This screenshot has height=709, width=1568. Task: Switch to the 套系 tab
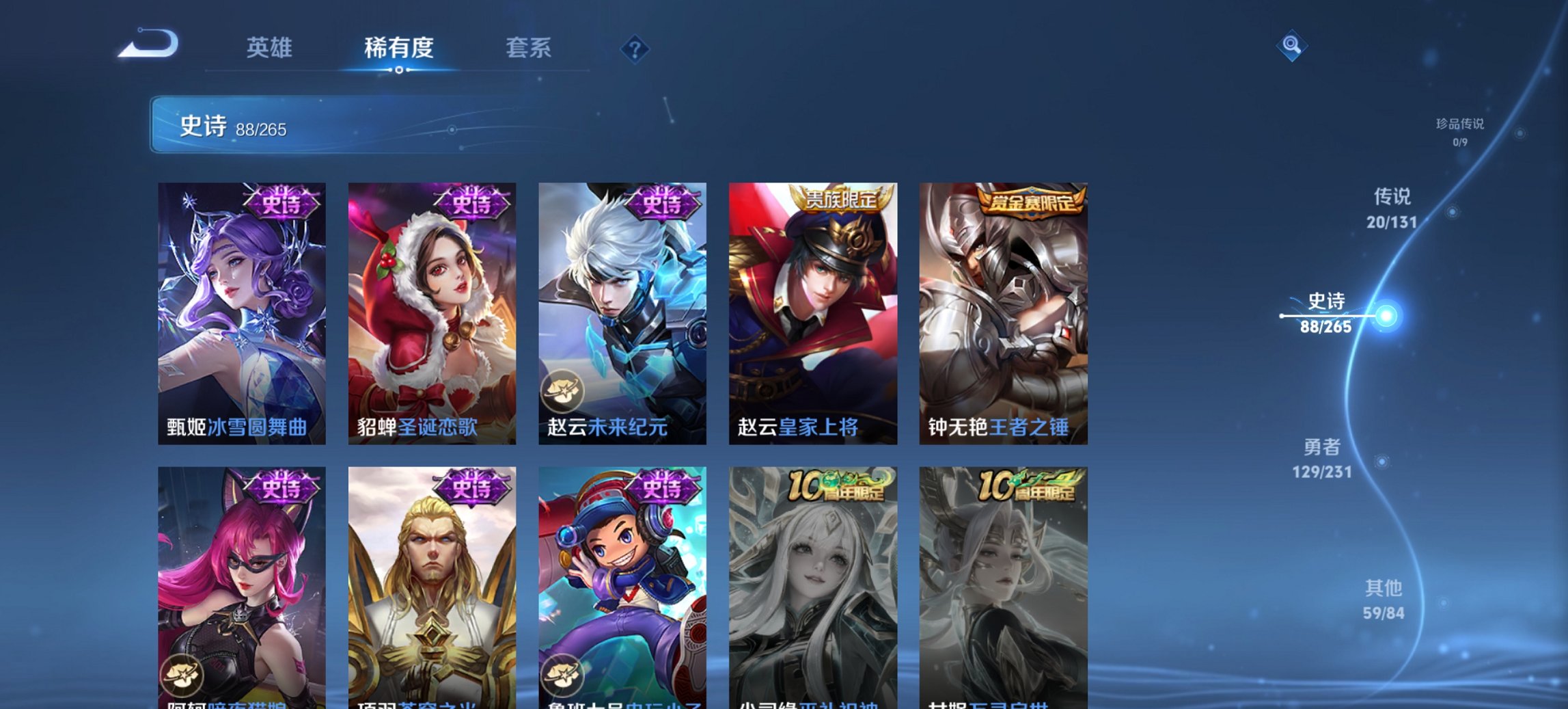pyautogui.click(x=527, y=48)
